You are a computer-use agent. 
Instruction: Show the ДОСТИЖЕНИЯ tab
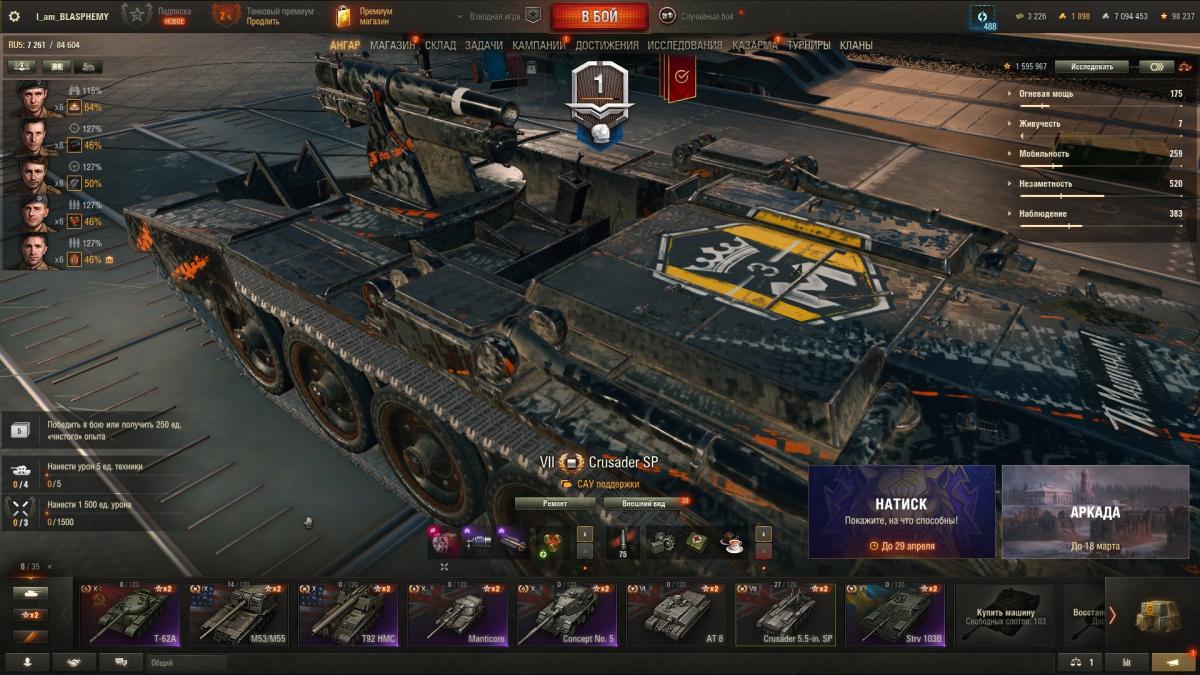pos(607,45)
